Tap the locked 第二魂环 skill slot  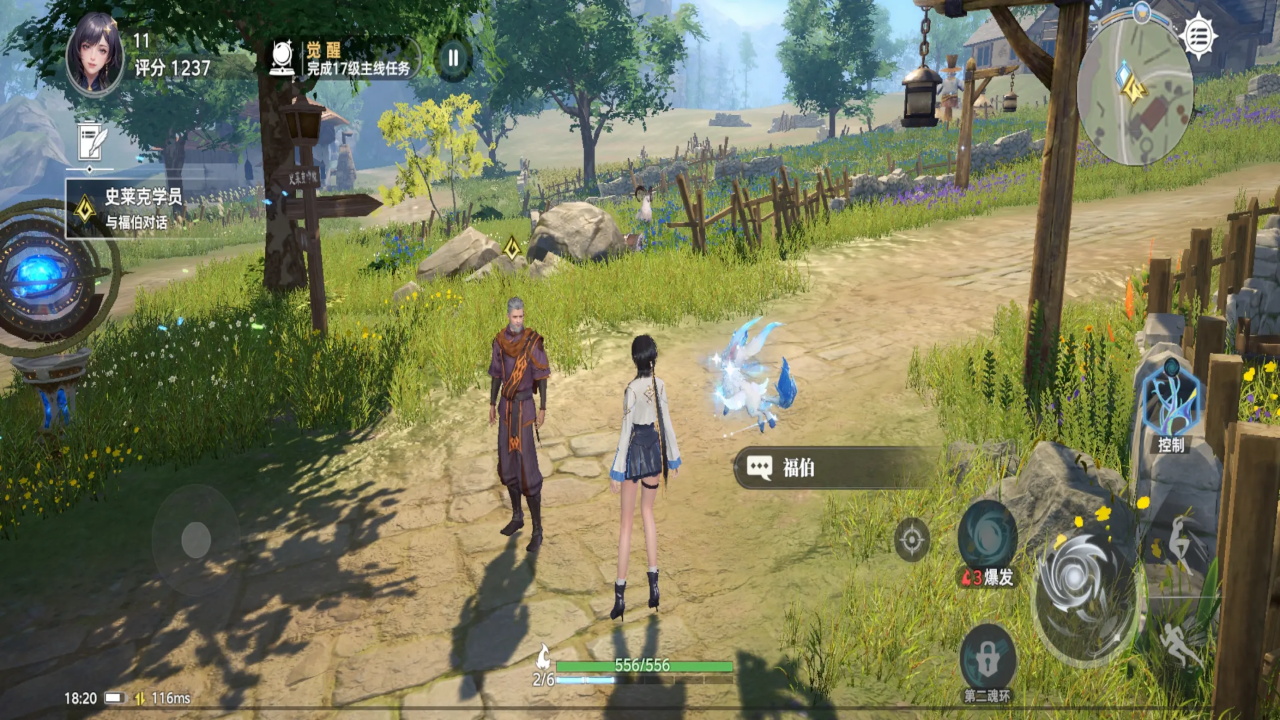point(988,657)
